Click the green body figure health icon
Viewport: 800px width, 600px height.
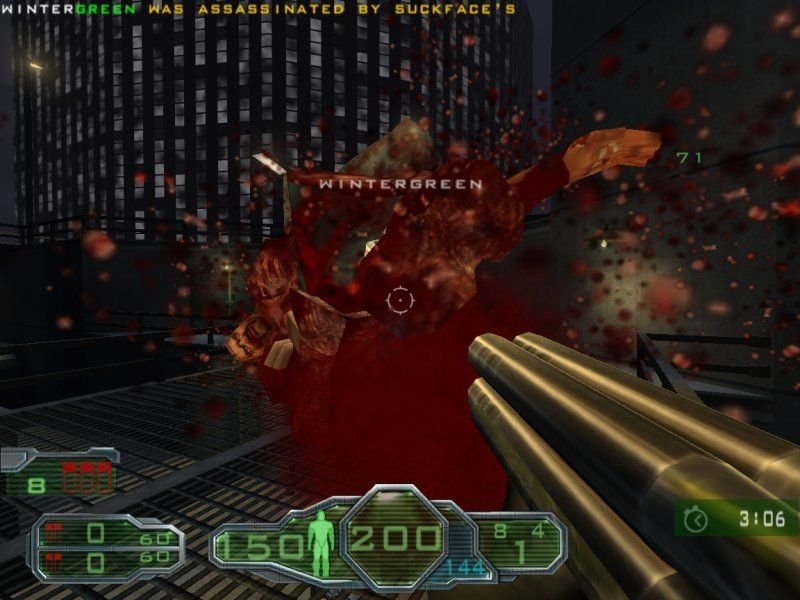320,539
